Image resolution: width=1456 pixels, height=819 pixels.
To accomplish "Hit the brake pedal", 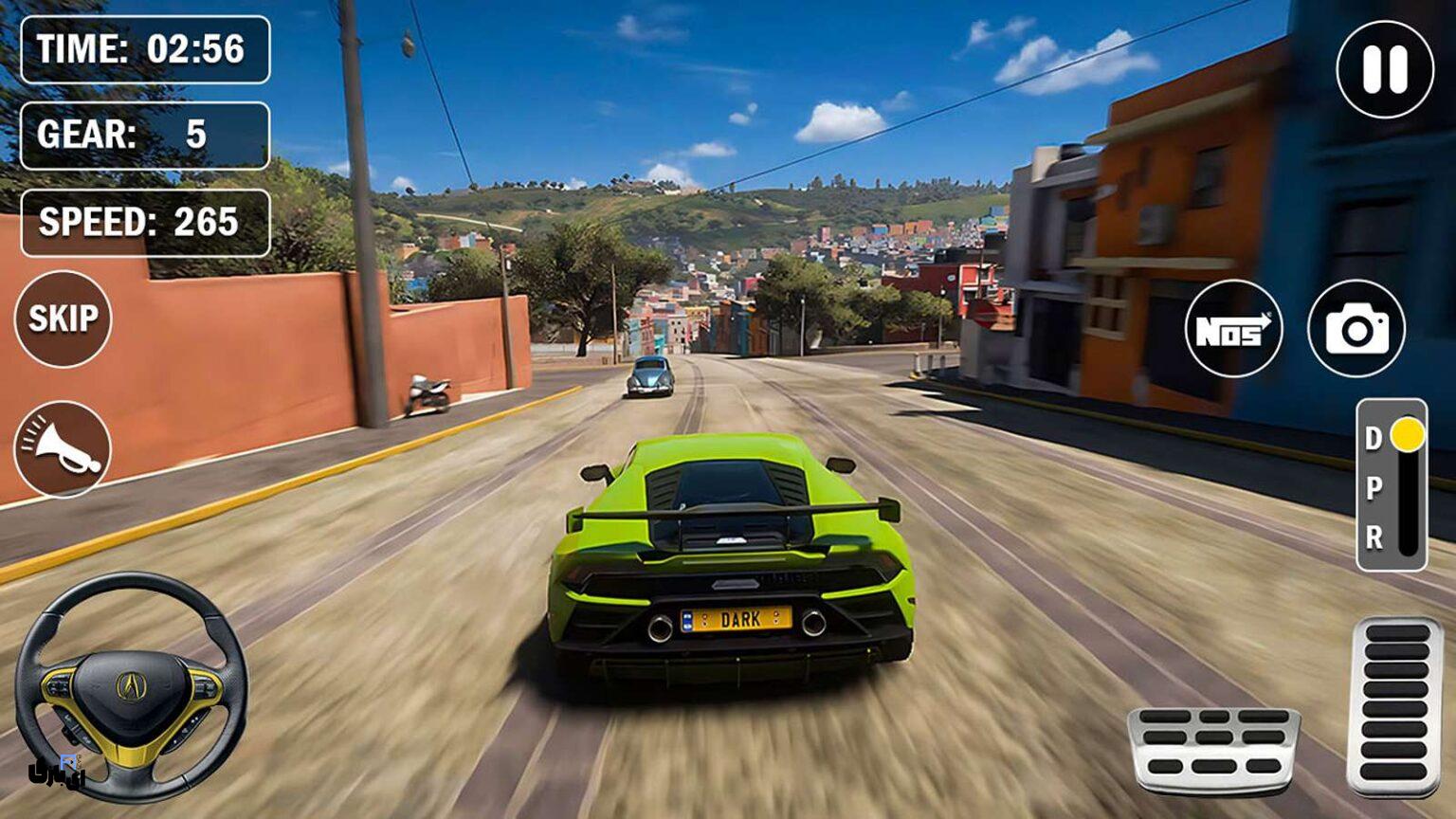I will (x=1213, y=748).
